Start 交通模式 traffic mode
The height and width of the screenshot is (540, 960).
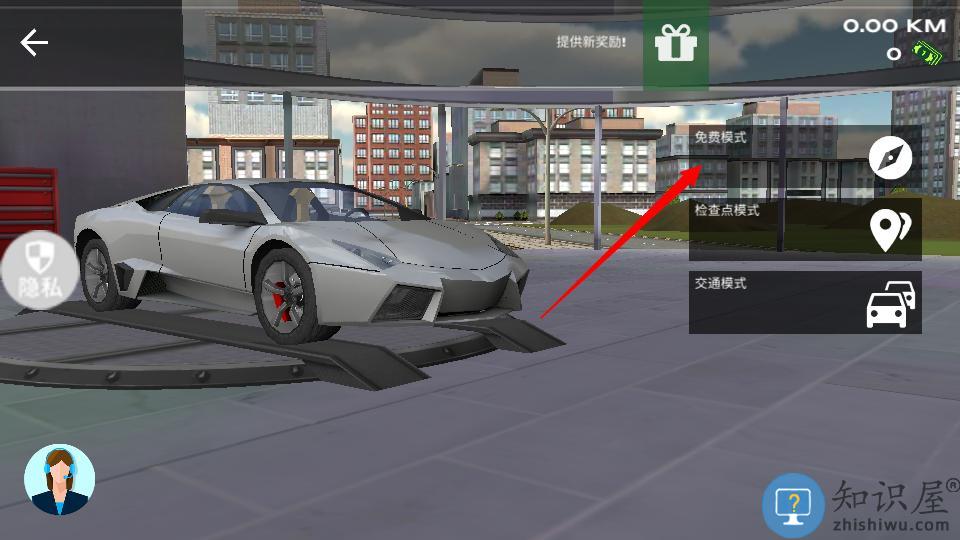point(805,302)
